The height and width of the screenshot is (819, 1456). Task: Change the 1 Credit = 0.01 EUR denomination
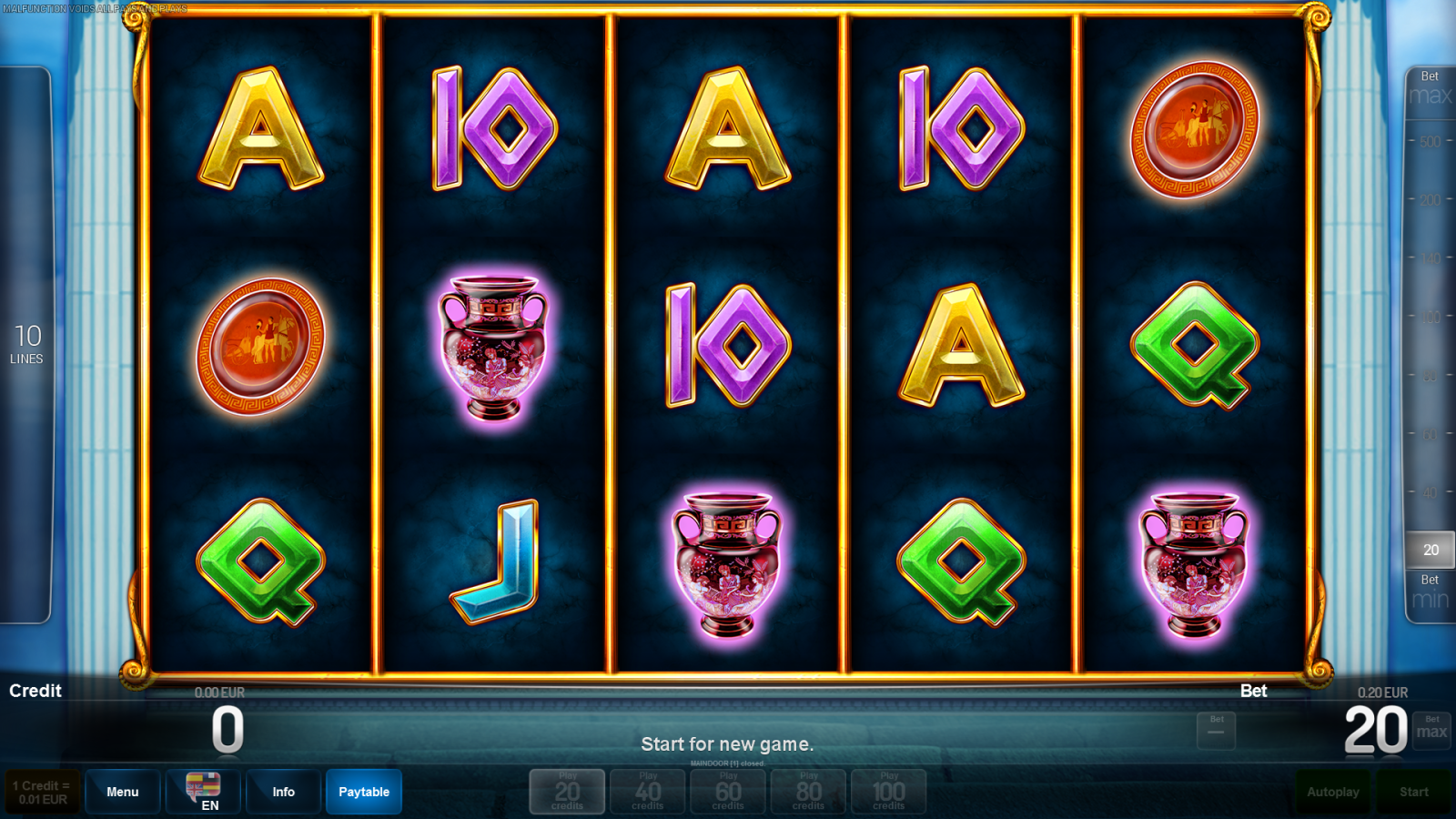pyautogui.click(x=43, y=792)
